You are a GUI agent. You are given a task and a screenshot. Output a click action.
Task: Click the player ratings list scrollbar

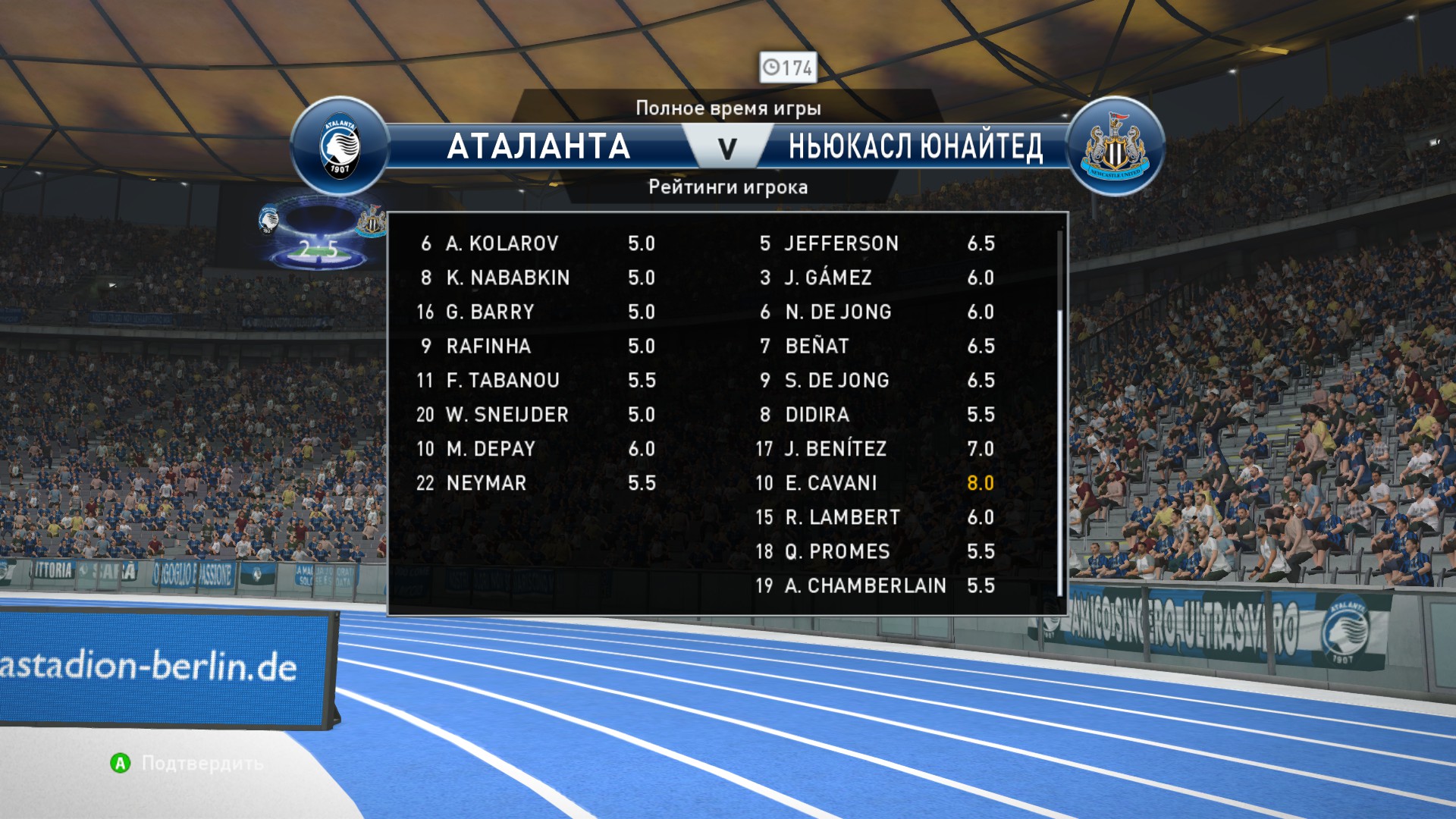[x=1059, y=451]
